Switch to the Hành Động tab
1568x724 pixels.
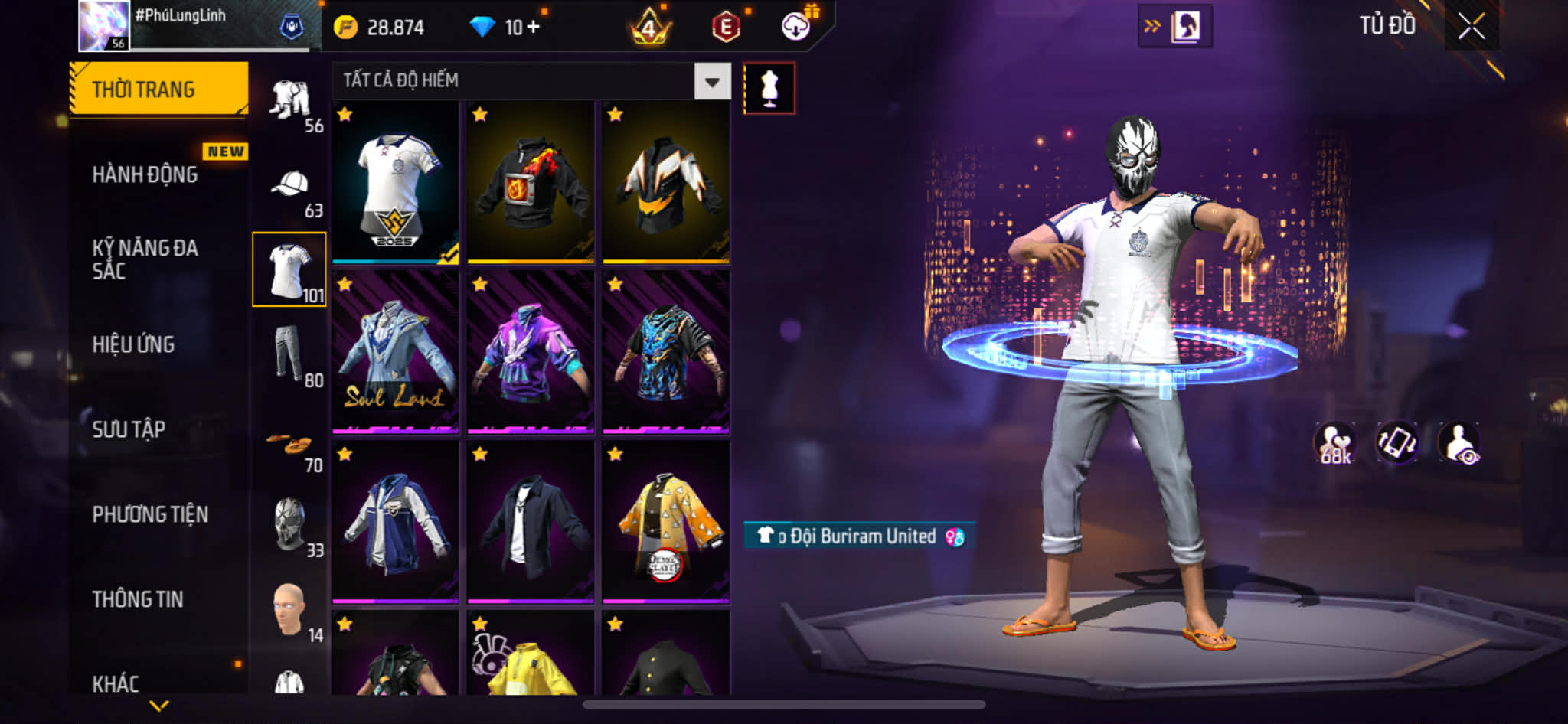[145, 175]
